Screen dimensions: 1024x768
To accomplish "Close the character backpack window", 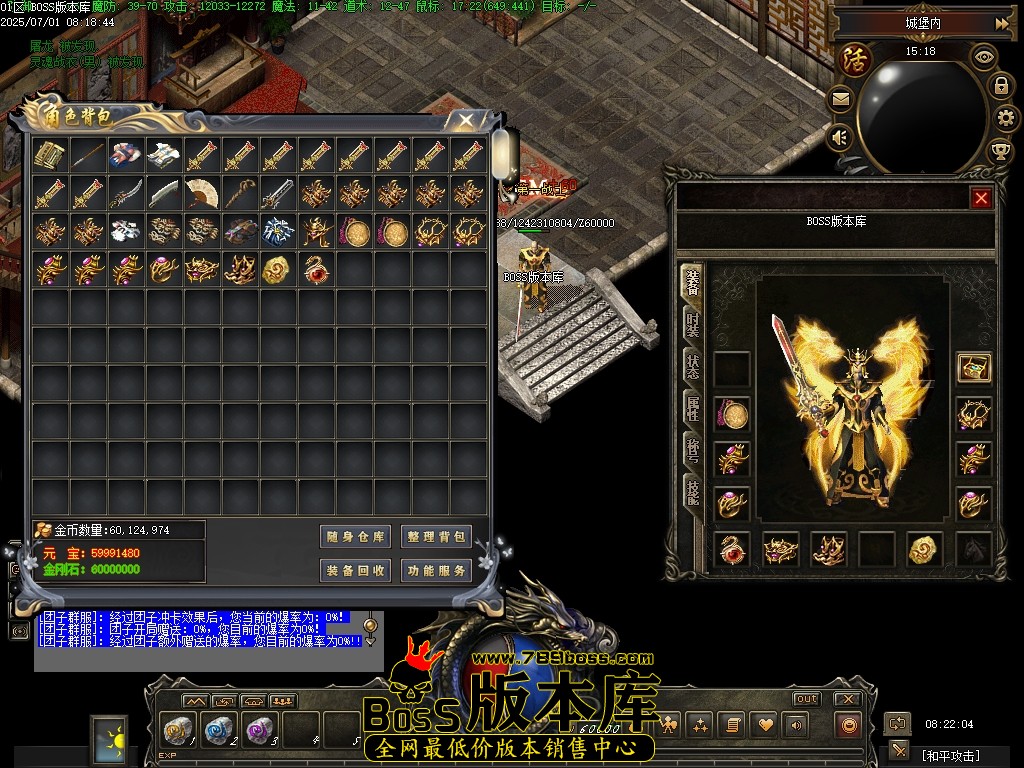I will [465, 121].
